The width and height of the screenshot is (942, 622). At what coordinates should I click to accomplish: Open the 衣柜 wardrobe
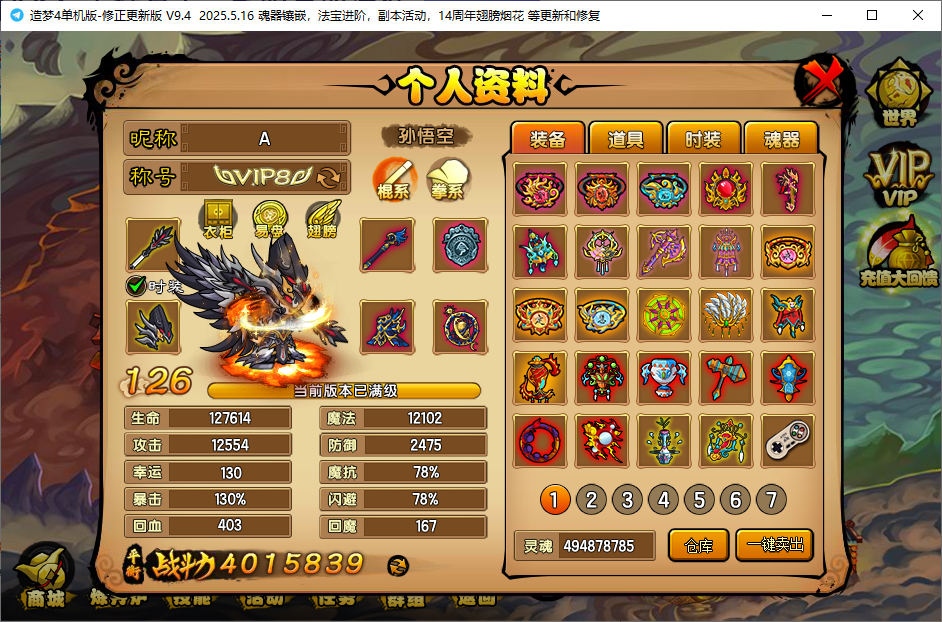[217, 219]
